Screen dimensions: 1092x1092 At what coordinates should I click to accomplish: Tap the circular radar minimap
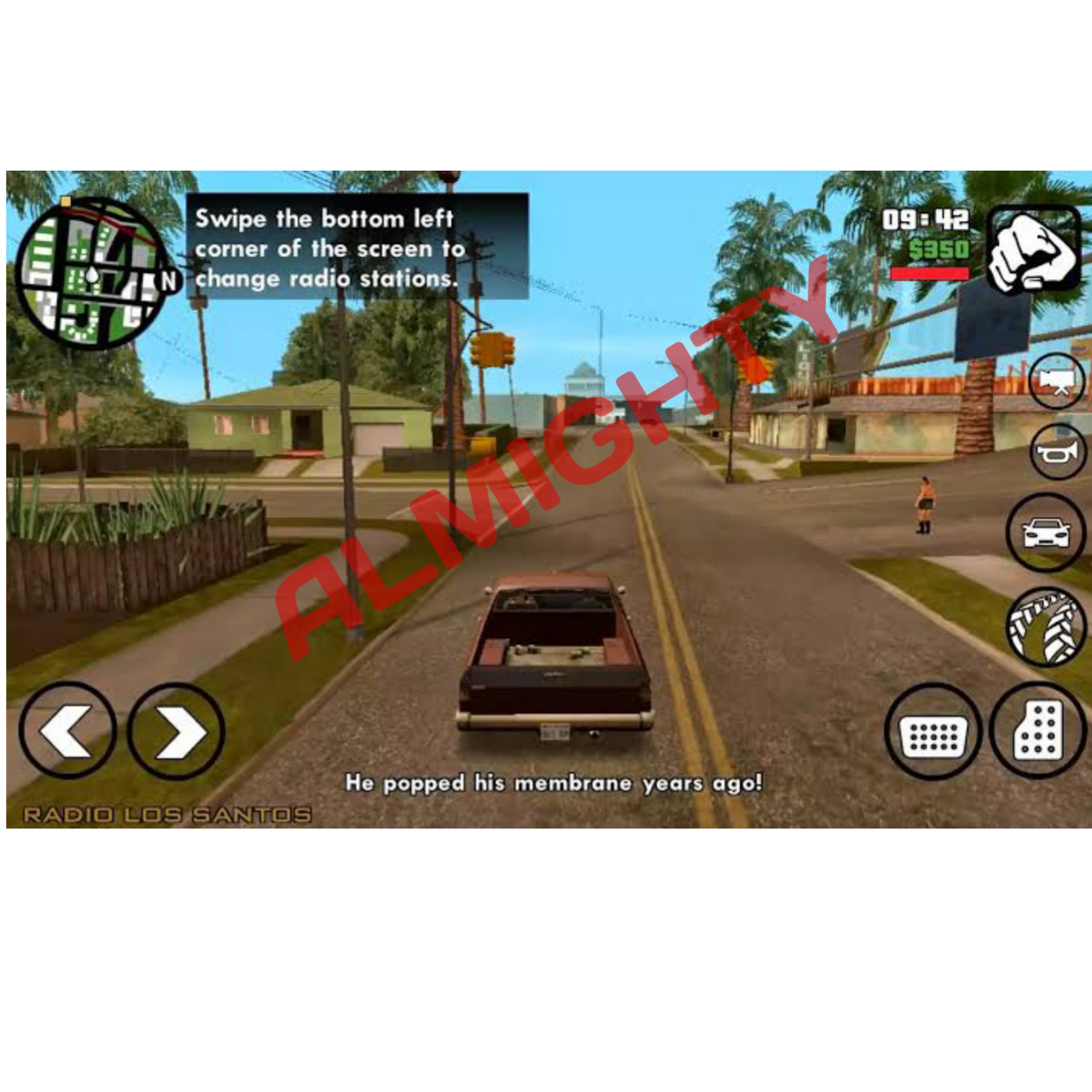coord(94,273)
